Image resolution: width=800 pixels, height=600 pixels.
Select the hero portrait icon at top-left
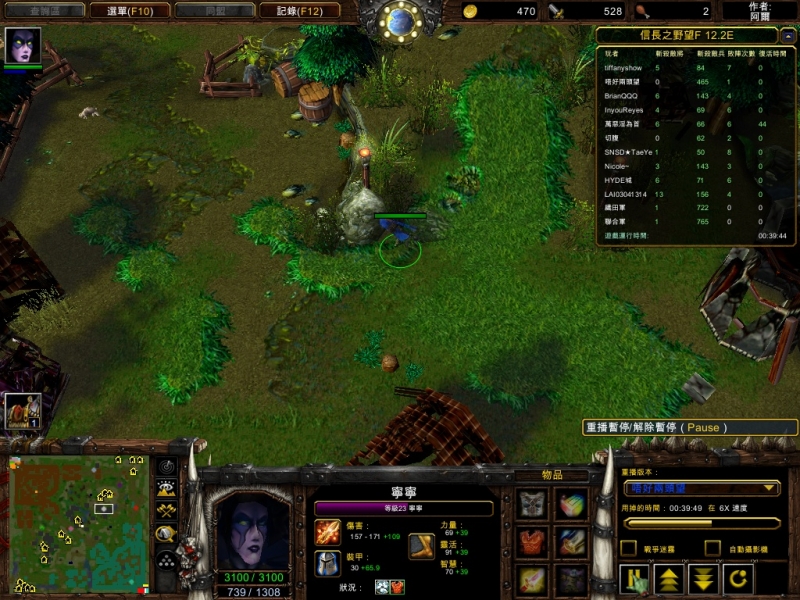22,46
